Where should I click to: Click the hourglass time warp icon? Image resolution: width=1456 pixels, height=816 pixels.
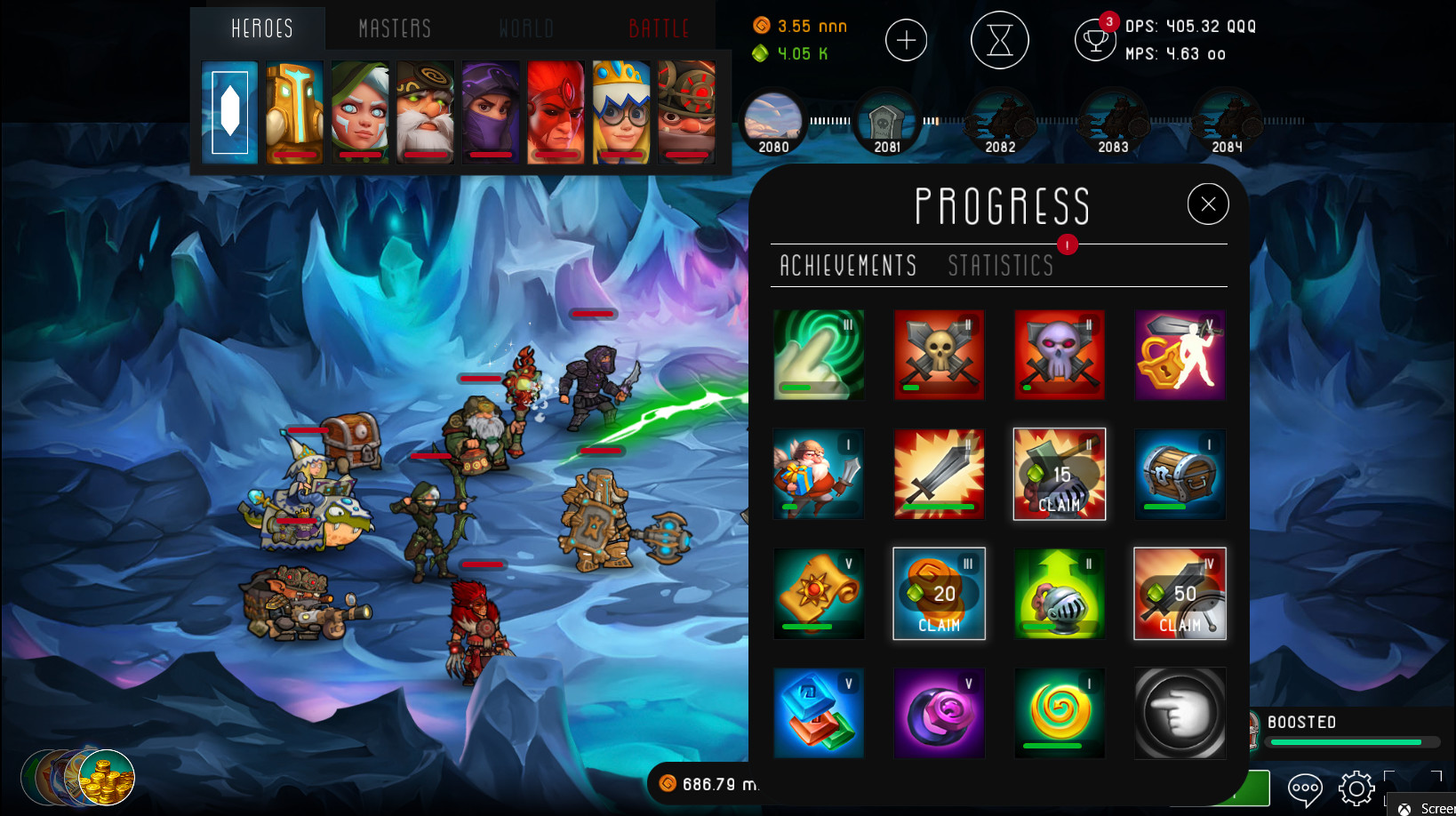1000,40
